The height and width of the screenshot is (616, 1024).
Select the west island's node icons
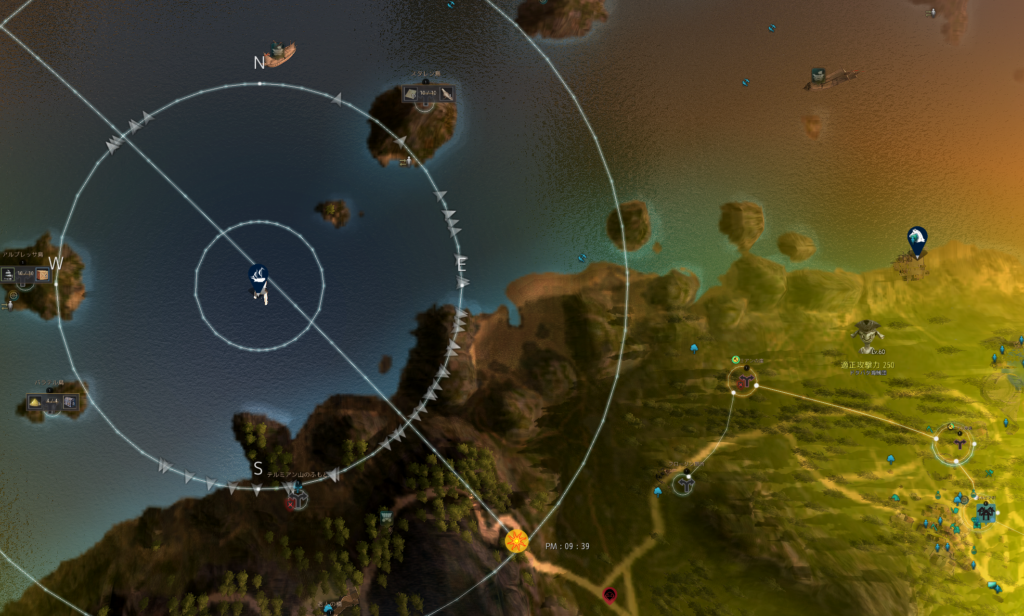coord(26,275)
